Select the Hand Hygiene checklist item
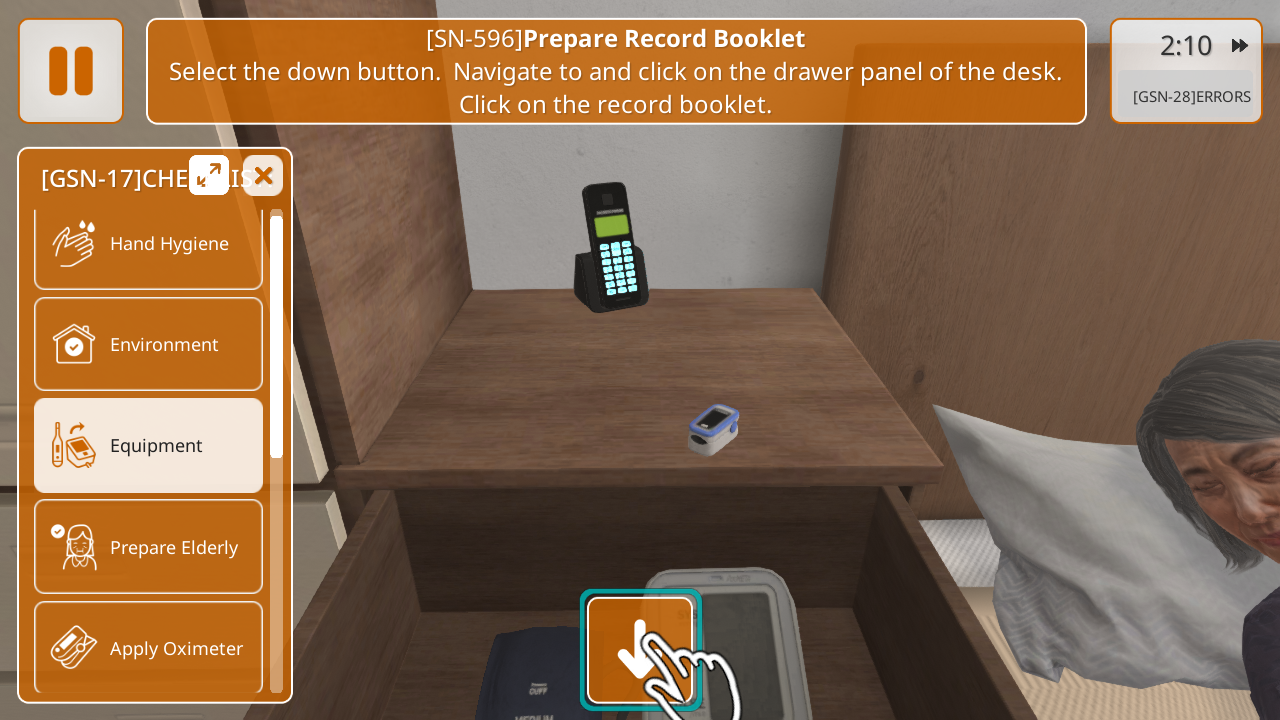The image size is (1280, 720). pyautogui.click(x=148, y=244)
